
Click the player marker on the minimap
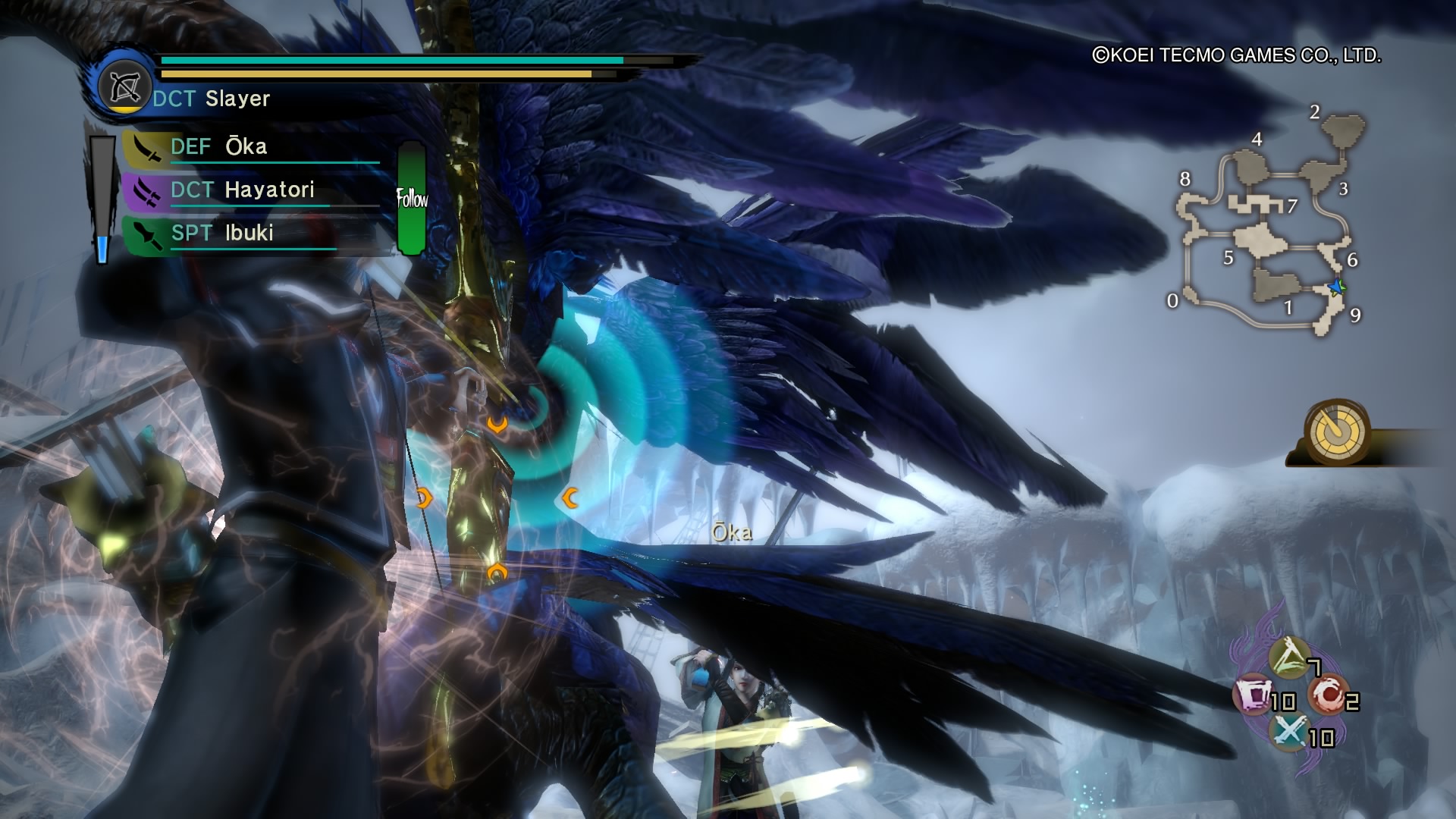pyautogui.click(x=1335, y=287)
